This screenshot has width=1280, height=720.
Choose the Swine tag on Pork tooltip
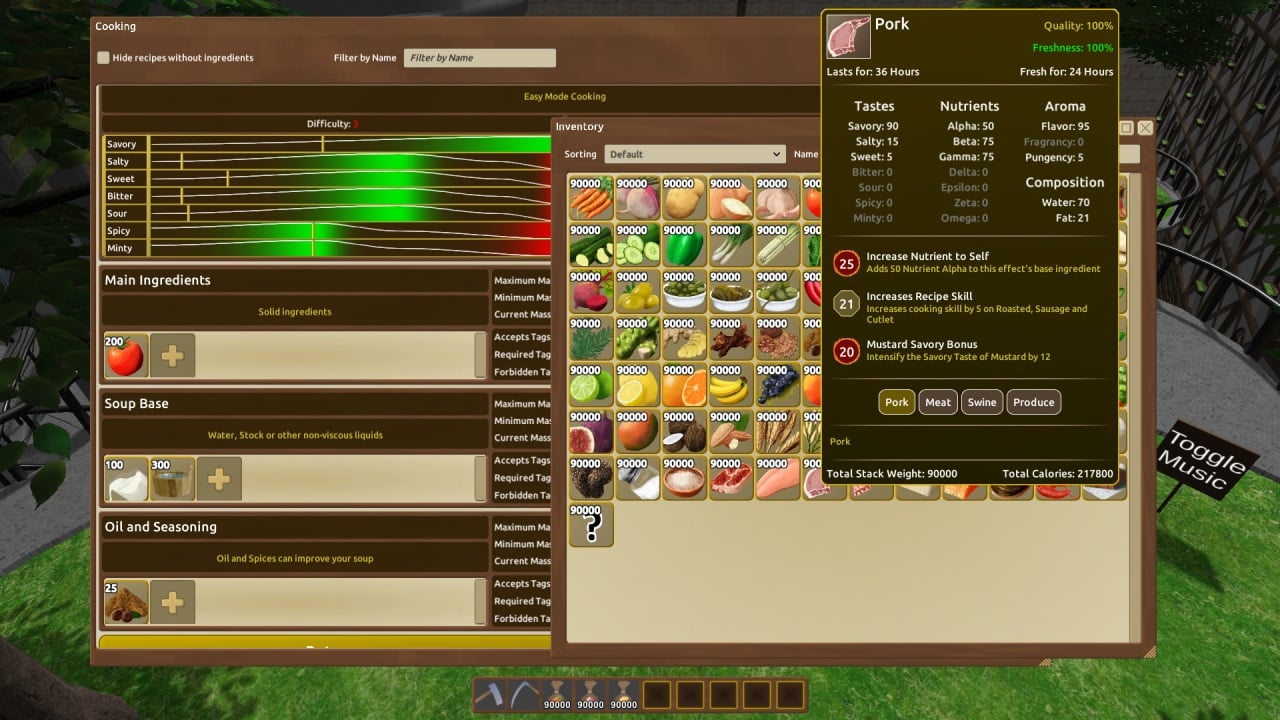pyautogui.click(x=982, y=402)
